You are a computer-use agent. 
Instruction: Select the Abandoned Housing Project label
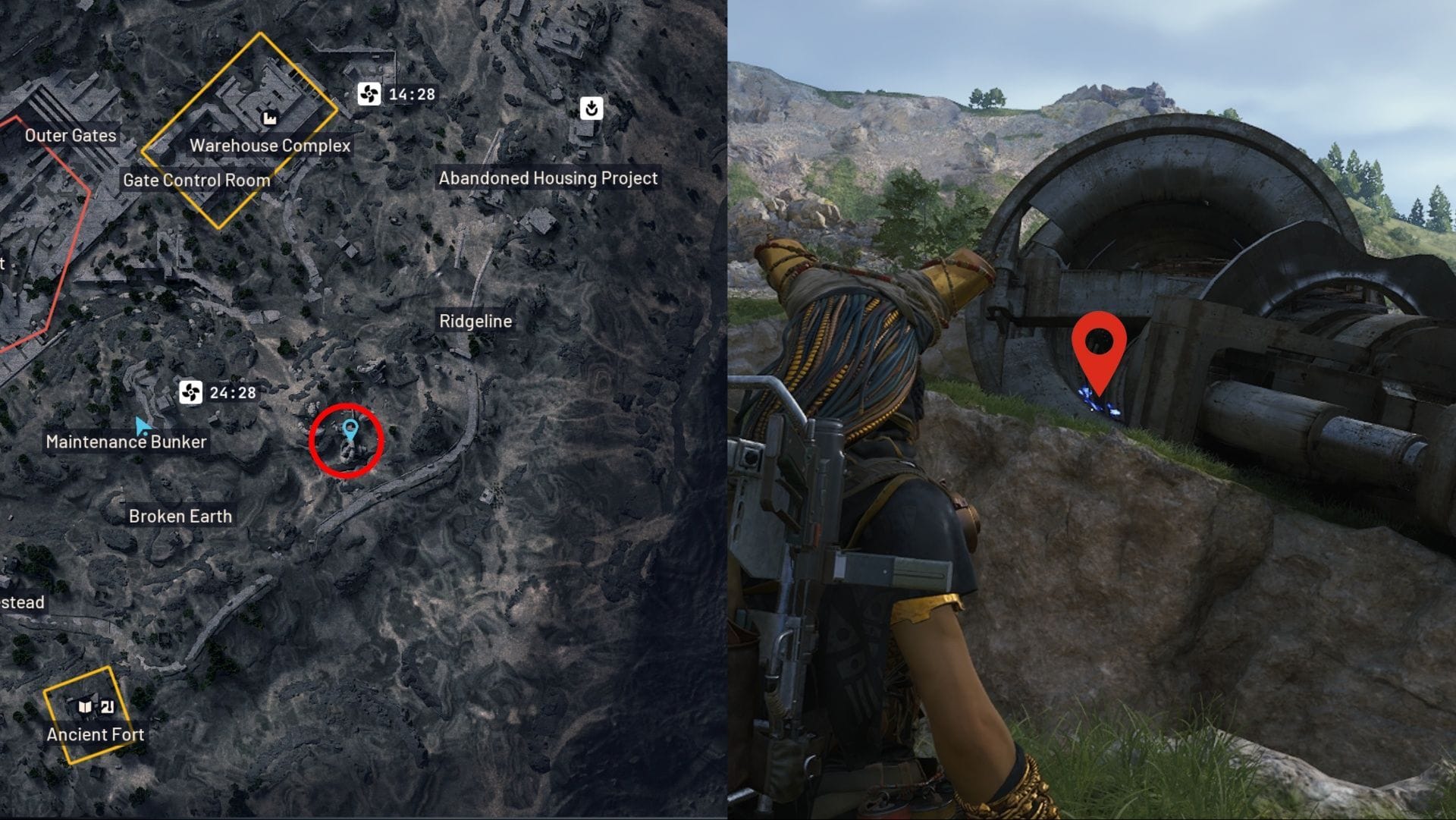point(548,178)
